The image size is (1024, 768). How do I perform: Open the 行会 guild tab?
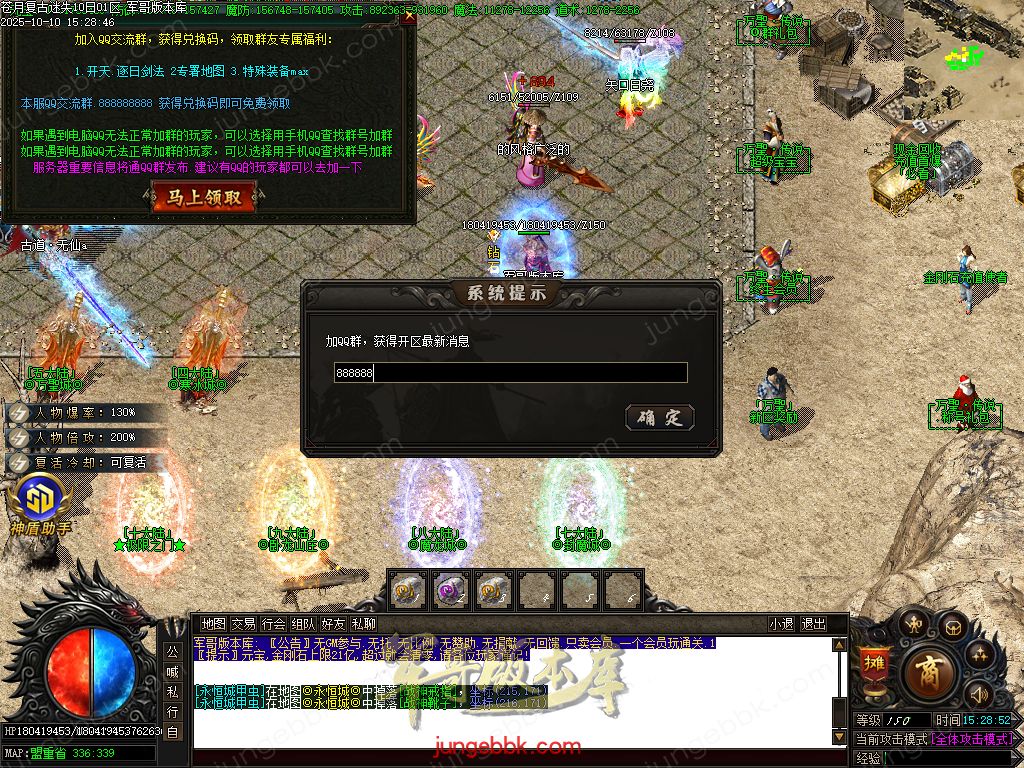click(273, 624)
